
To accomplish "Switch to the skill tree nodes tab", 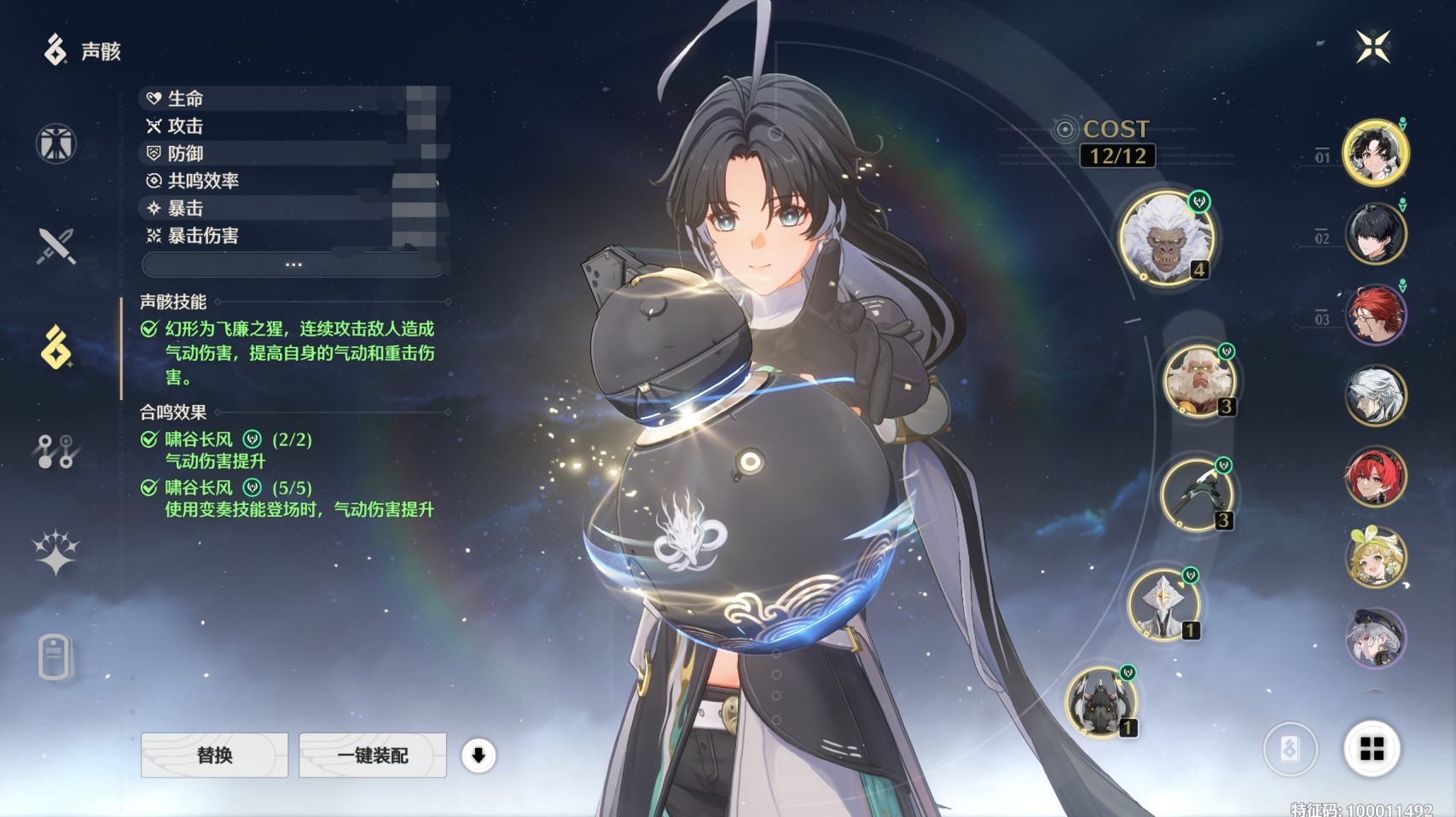I will tap(56, 451).
